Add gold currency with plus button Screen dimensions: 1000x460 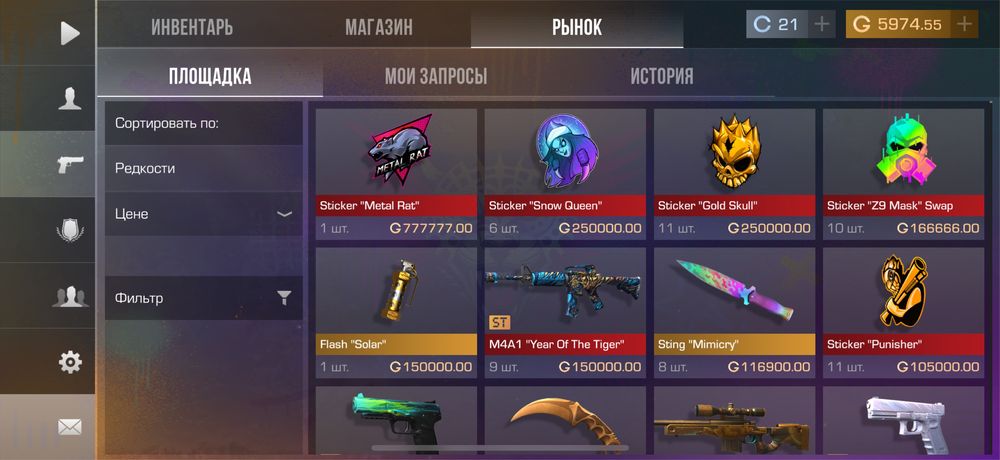click(964, 24)
